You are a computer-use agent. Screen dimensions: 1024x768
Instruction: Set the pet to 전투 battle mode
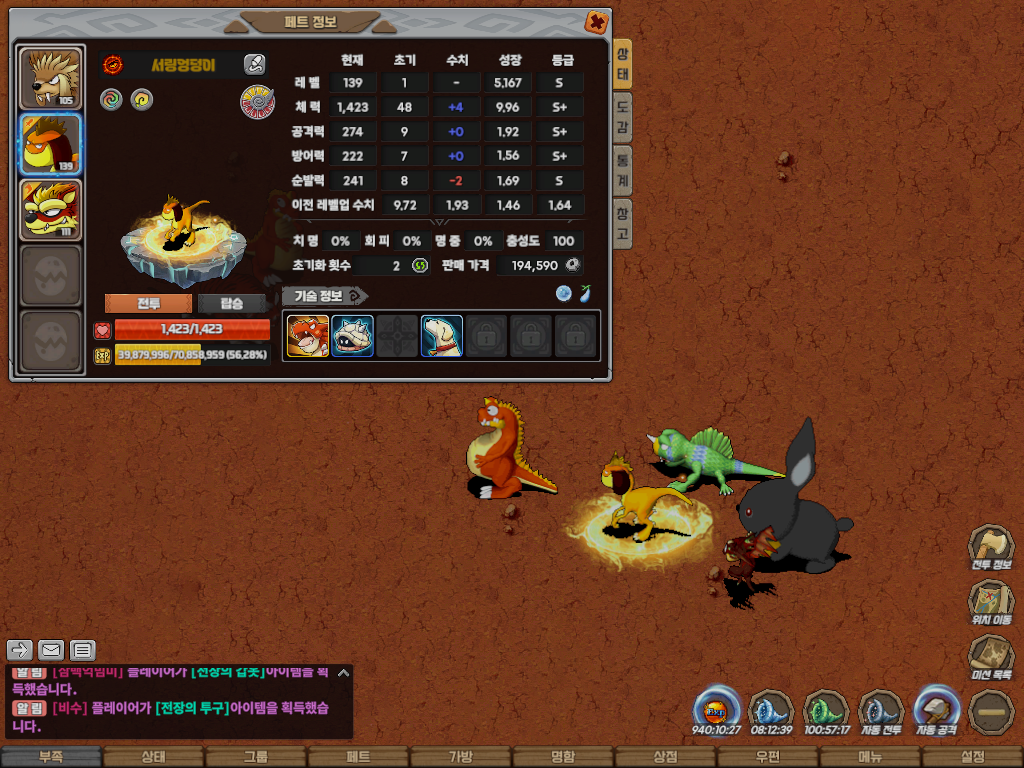tap(148, 304)
